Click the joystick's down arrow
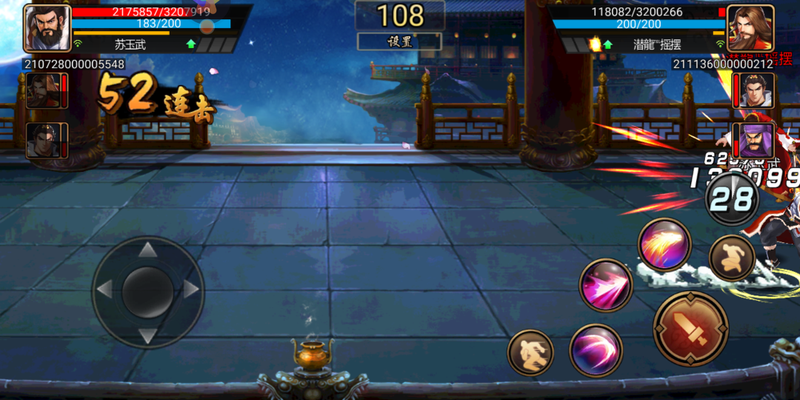This screenshot has height=400, width=800. [x=147, y=332]
